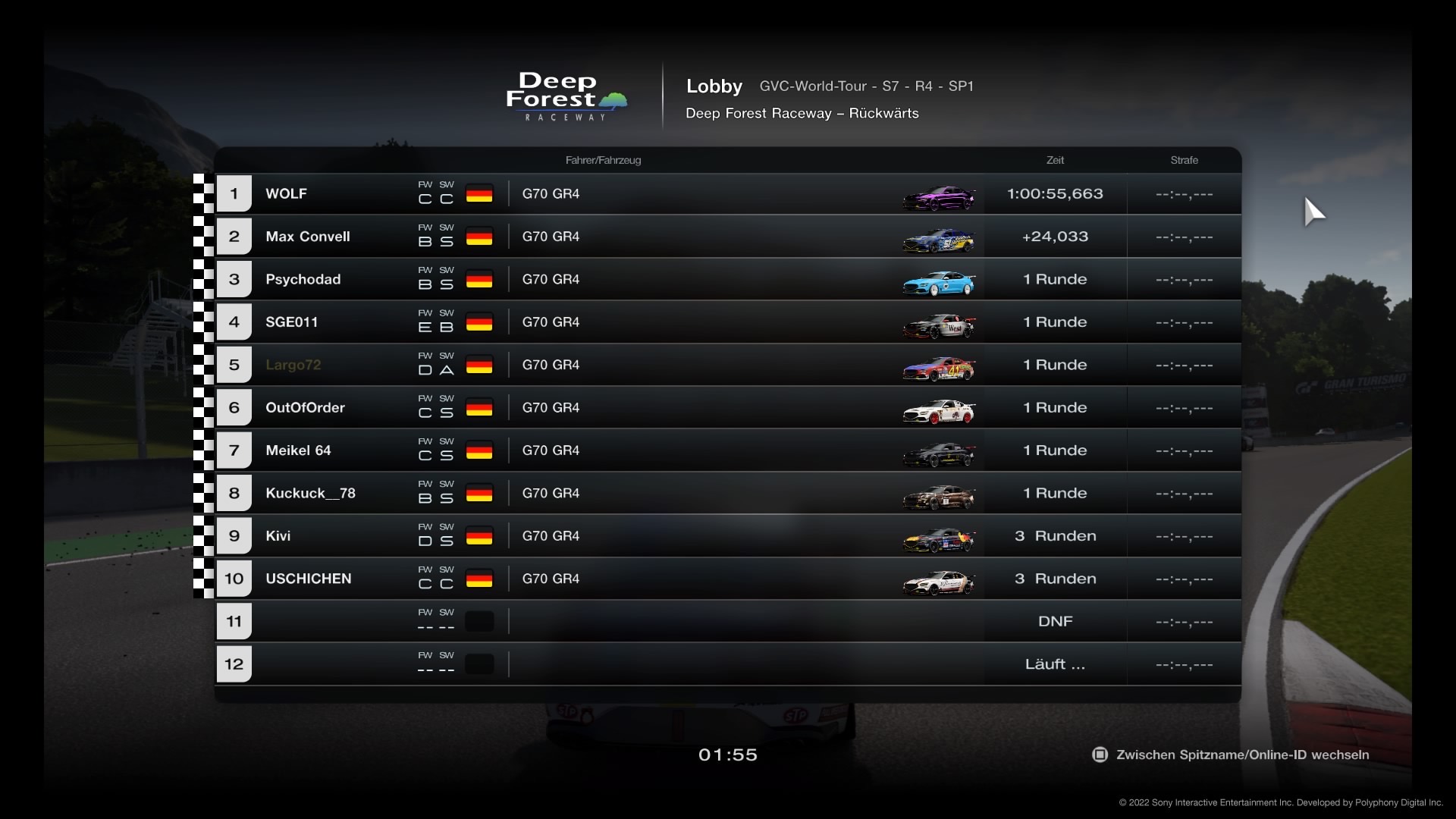The image size is (1456, 819).
Task: Click WOLF's purple car thumbnail
Action: 938,198
